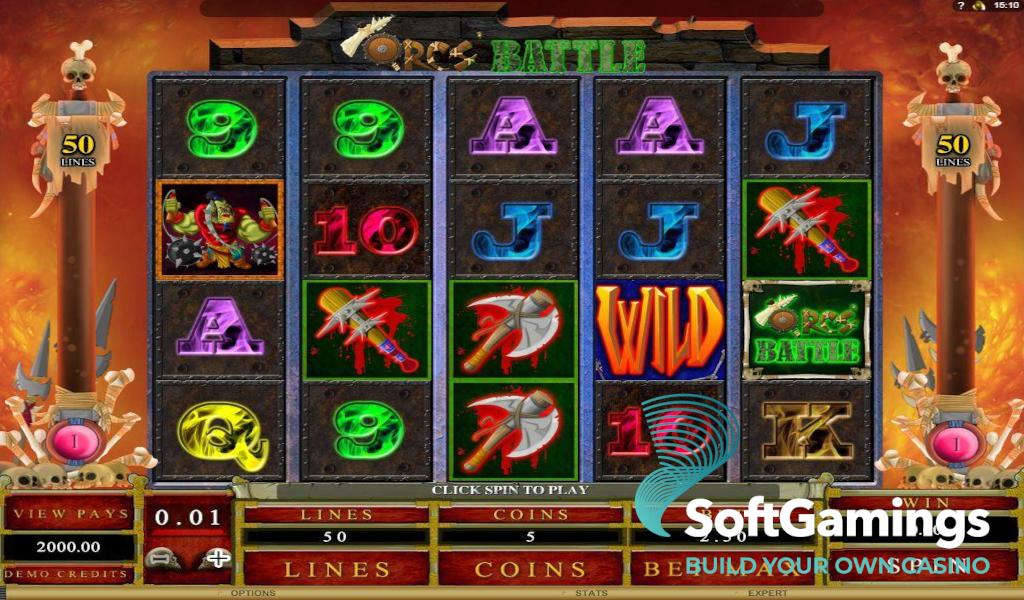The image size is (1024, 600).
Task: Click the large Coins button
Action: (x=530, y=569)
